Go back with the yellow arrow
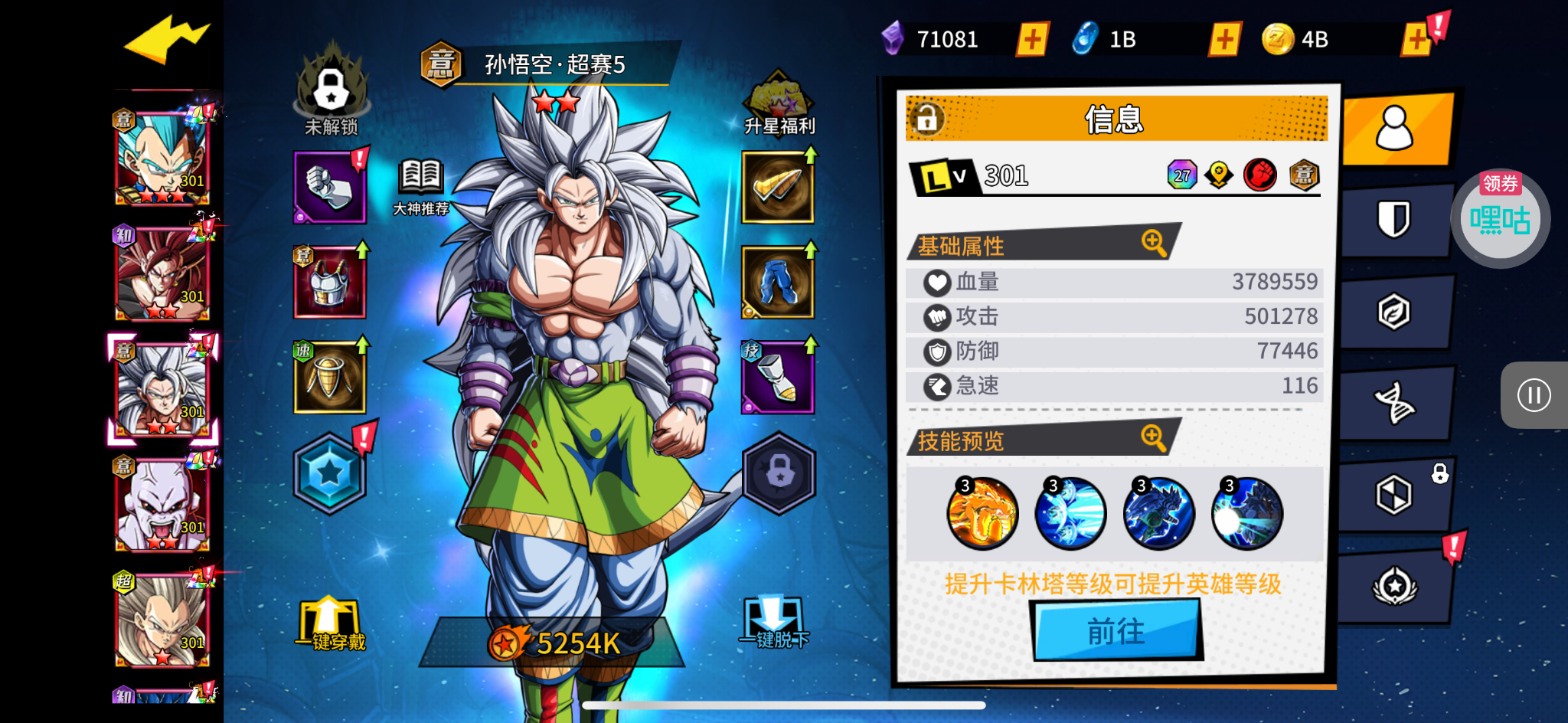 click(x=166, y=38)
